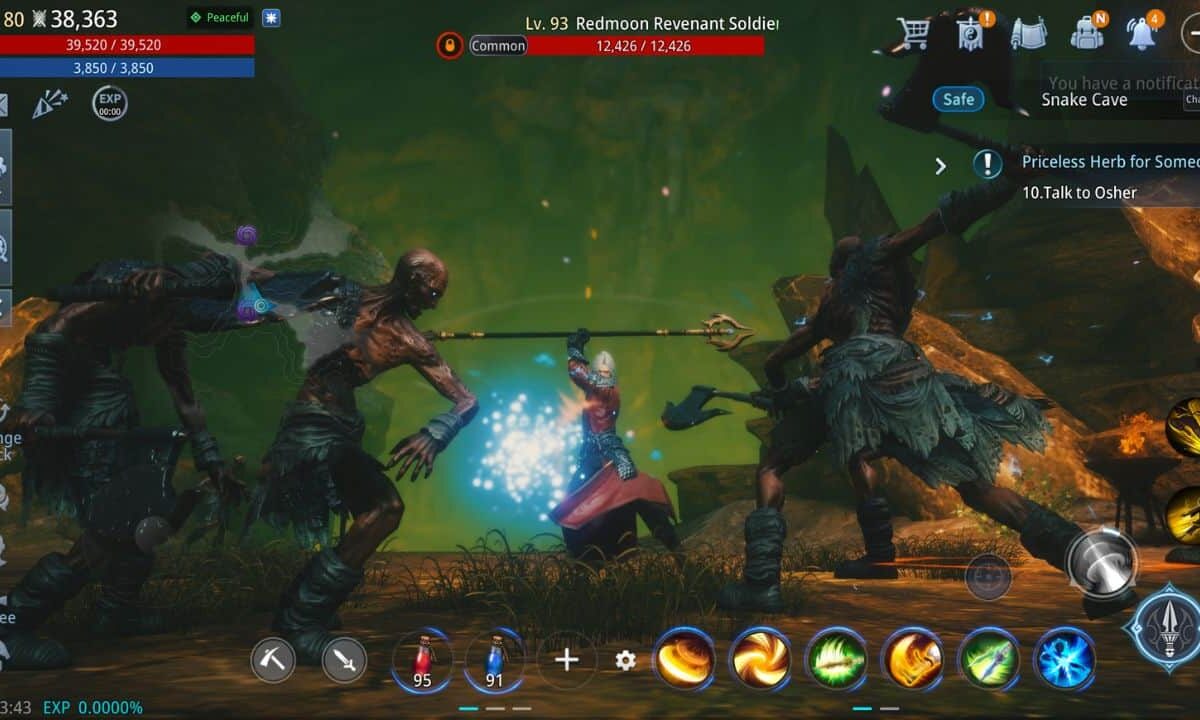
Task: Open the Priceless Herb quest tracker
Action: pyautogui.click(x=1100, y=162)
